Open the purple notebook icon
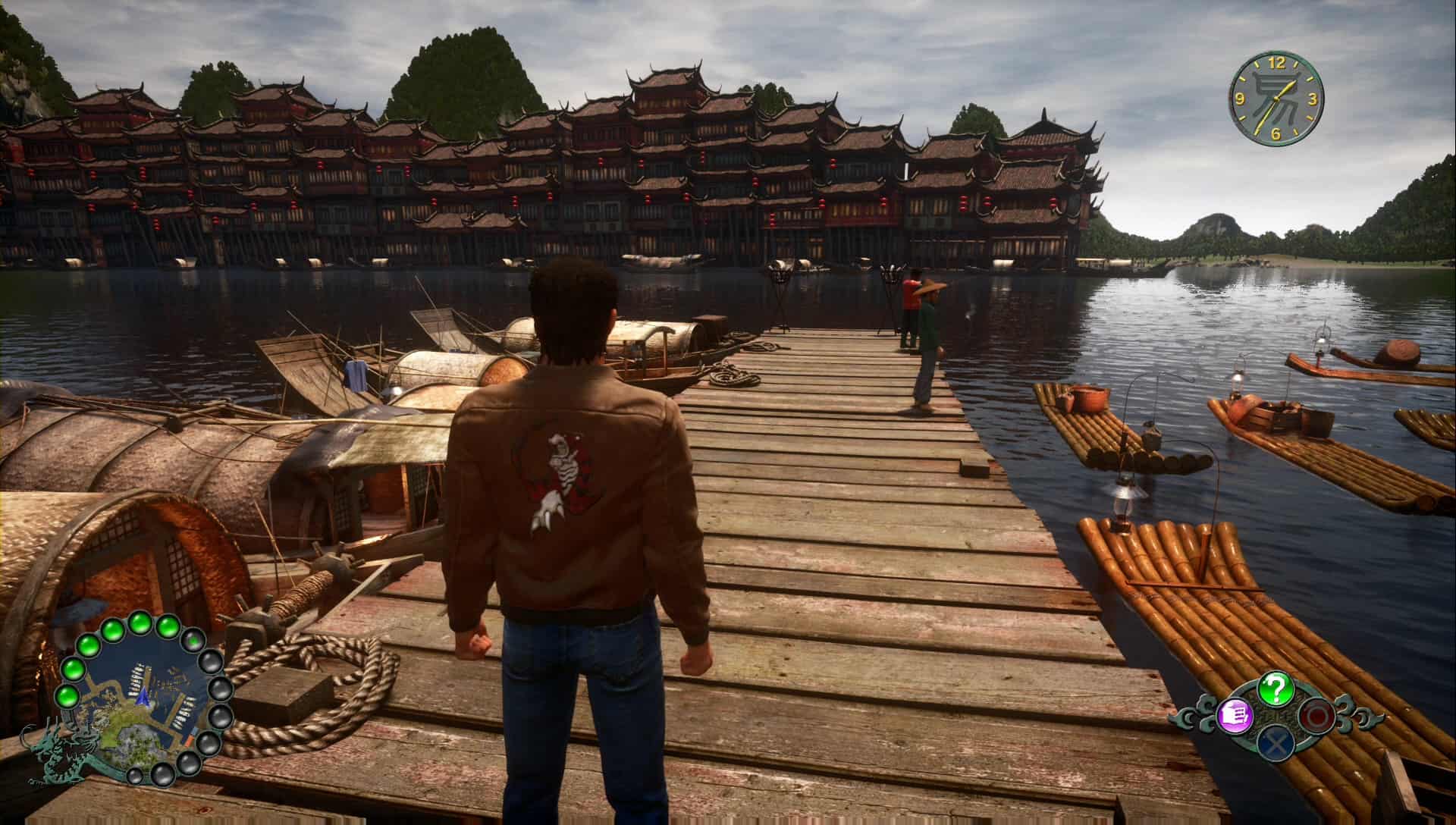The image size is (1456, 825). [1235, 715]
